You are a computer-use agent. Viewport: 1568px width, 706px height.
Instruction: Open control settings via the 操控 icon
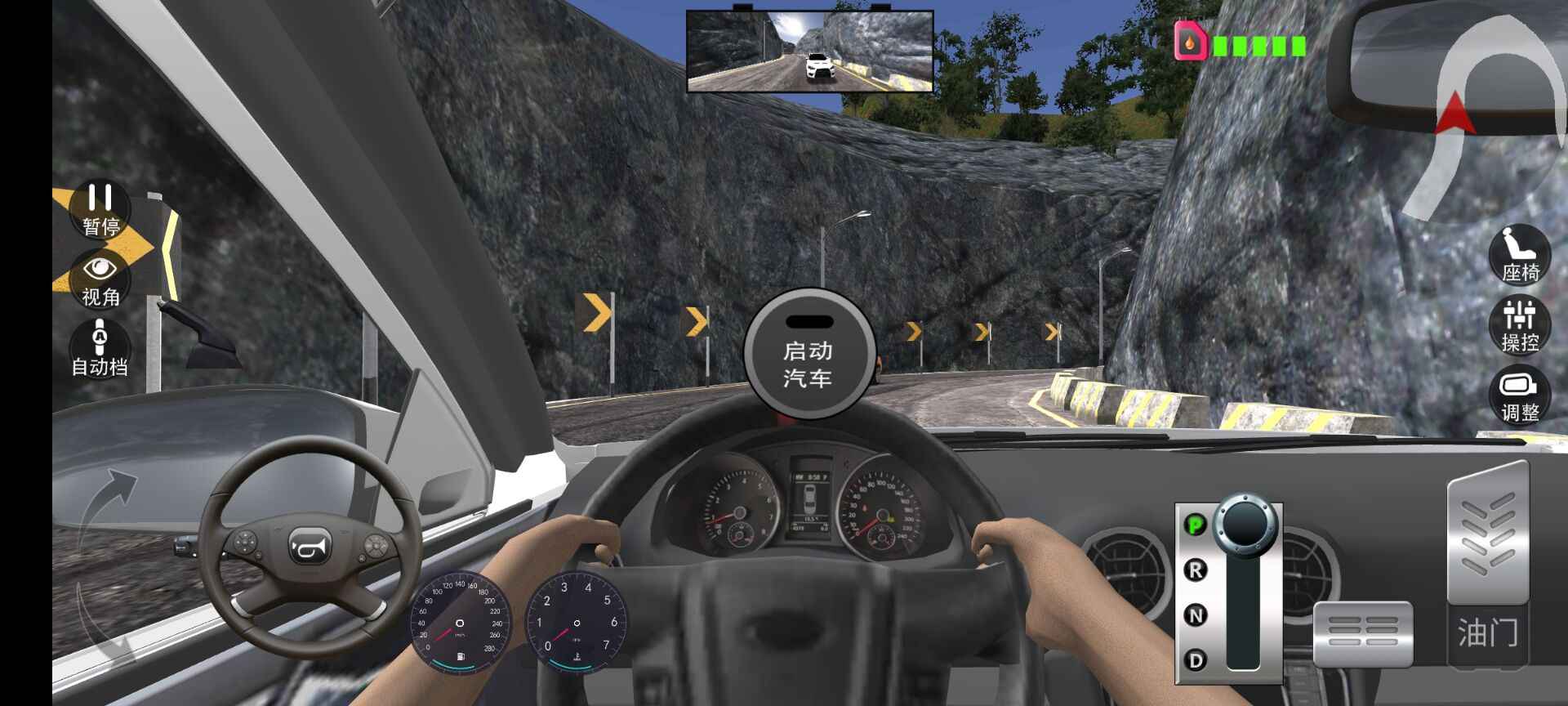click(x=1520, y=325)
